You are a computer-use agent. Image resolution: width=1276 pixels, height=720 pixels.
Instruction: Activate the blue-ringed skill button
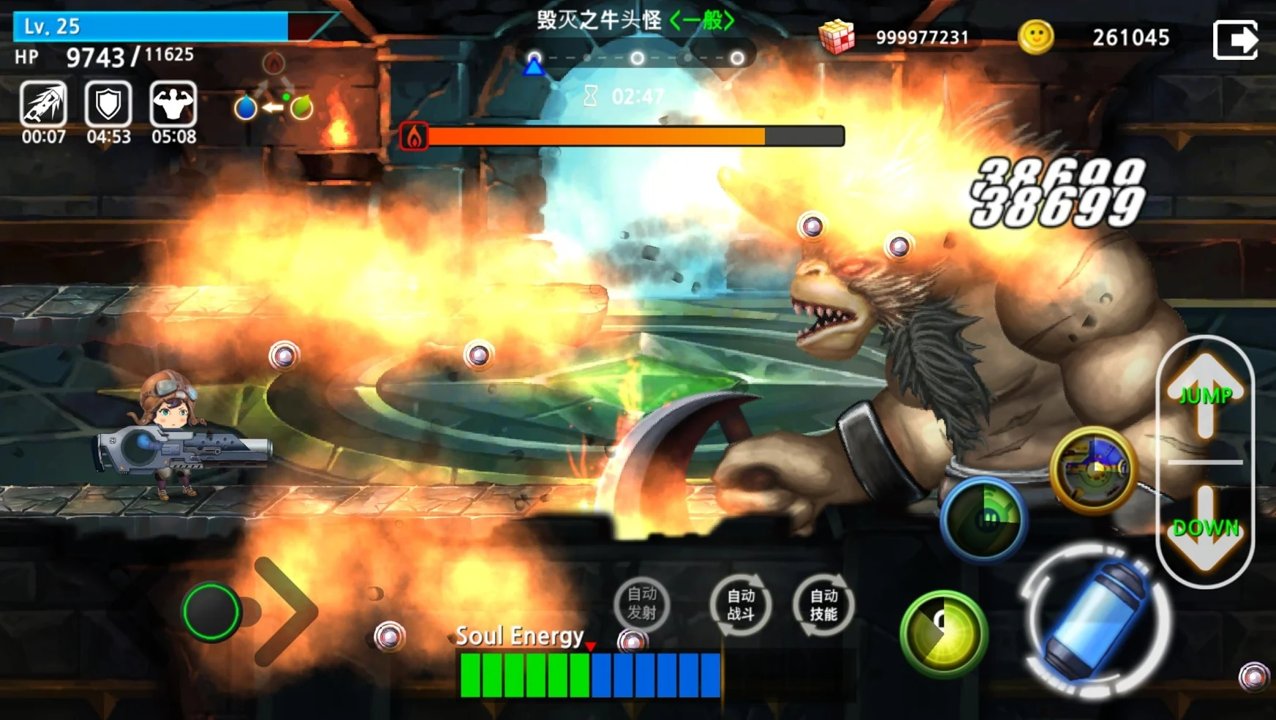[x=983, y=519]
